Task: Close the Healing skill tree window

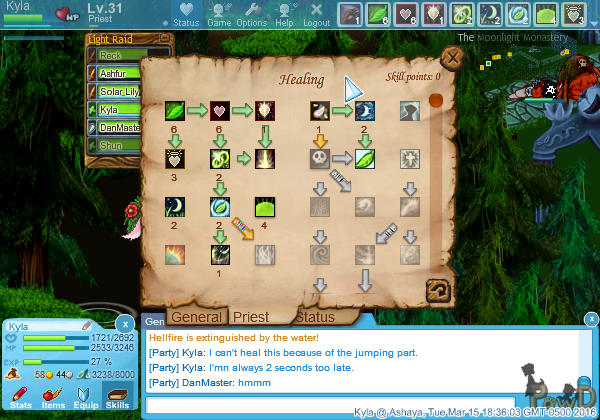Action: (x=451, y=58)
